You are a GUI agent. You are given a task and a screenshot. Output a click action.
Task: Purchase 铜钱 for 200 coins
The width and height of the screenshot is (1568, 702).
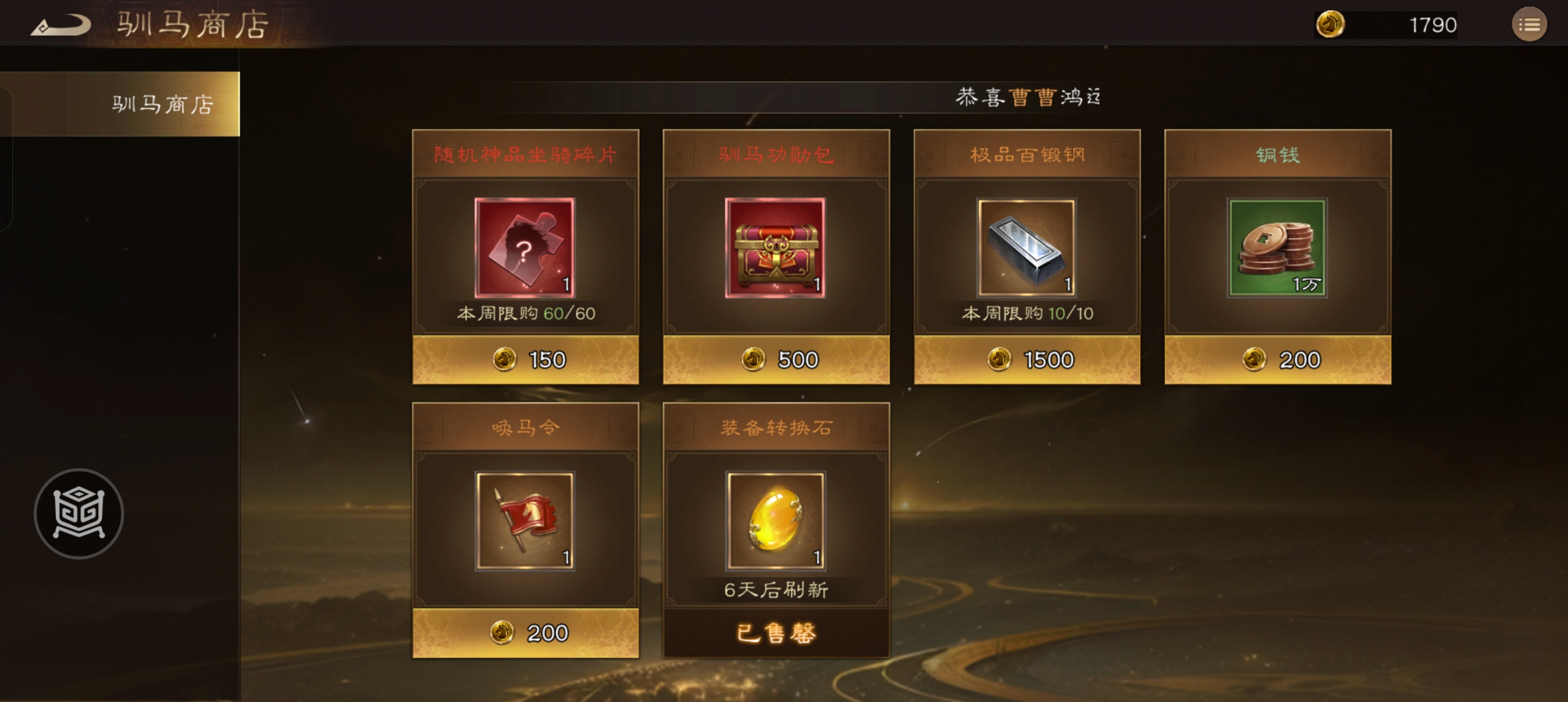pos(1278,359)
